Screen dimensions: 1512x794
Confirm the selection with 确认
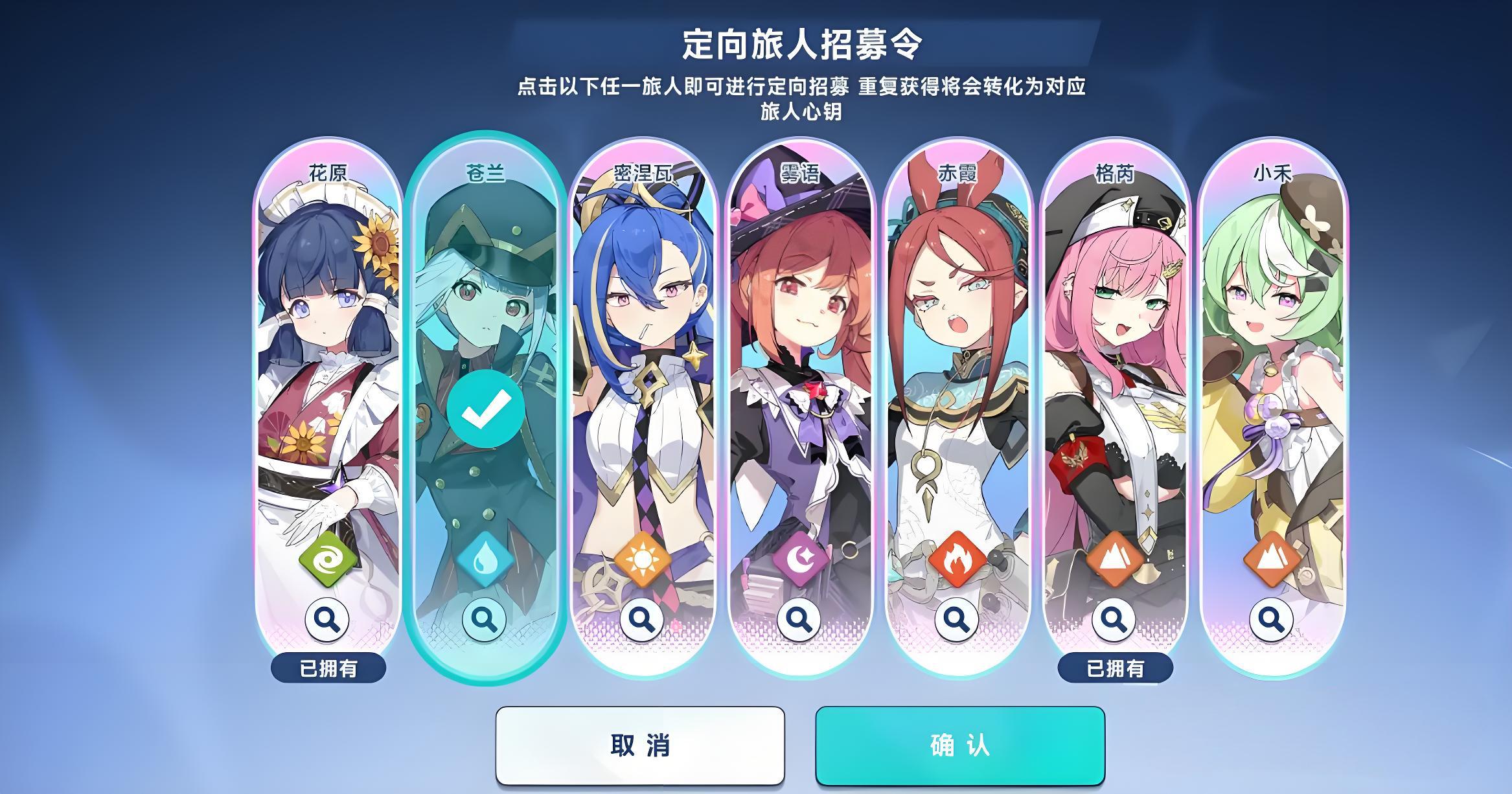tap(959, 745)
